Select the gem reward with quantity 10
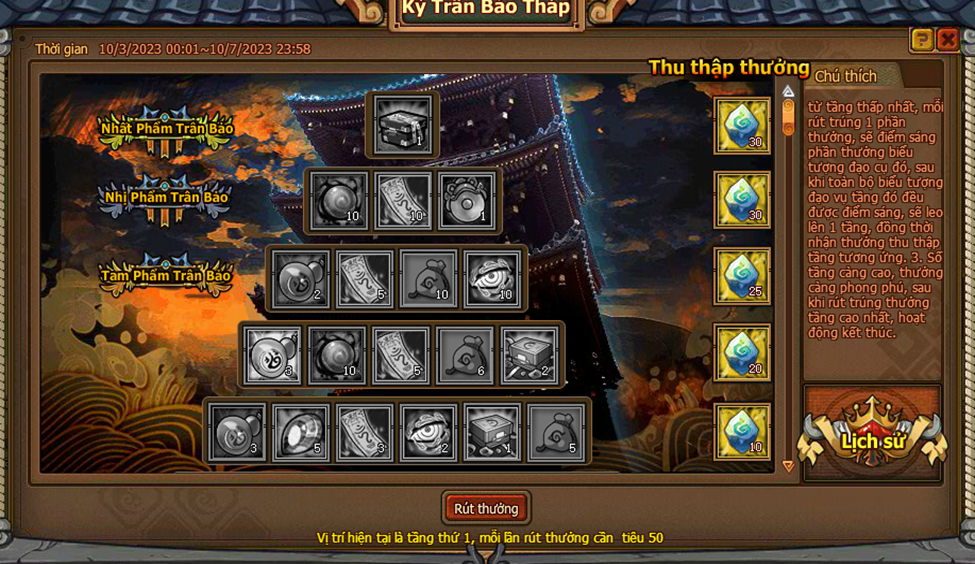The width and height of the screenshot is (975, 564). [x=742, y=431]
